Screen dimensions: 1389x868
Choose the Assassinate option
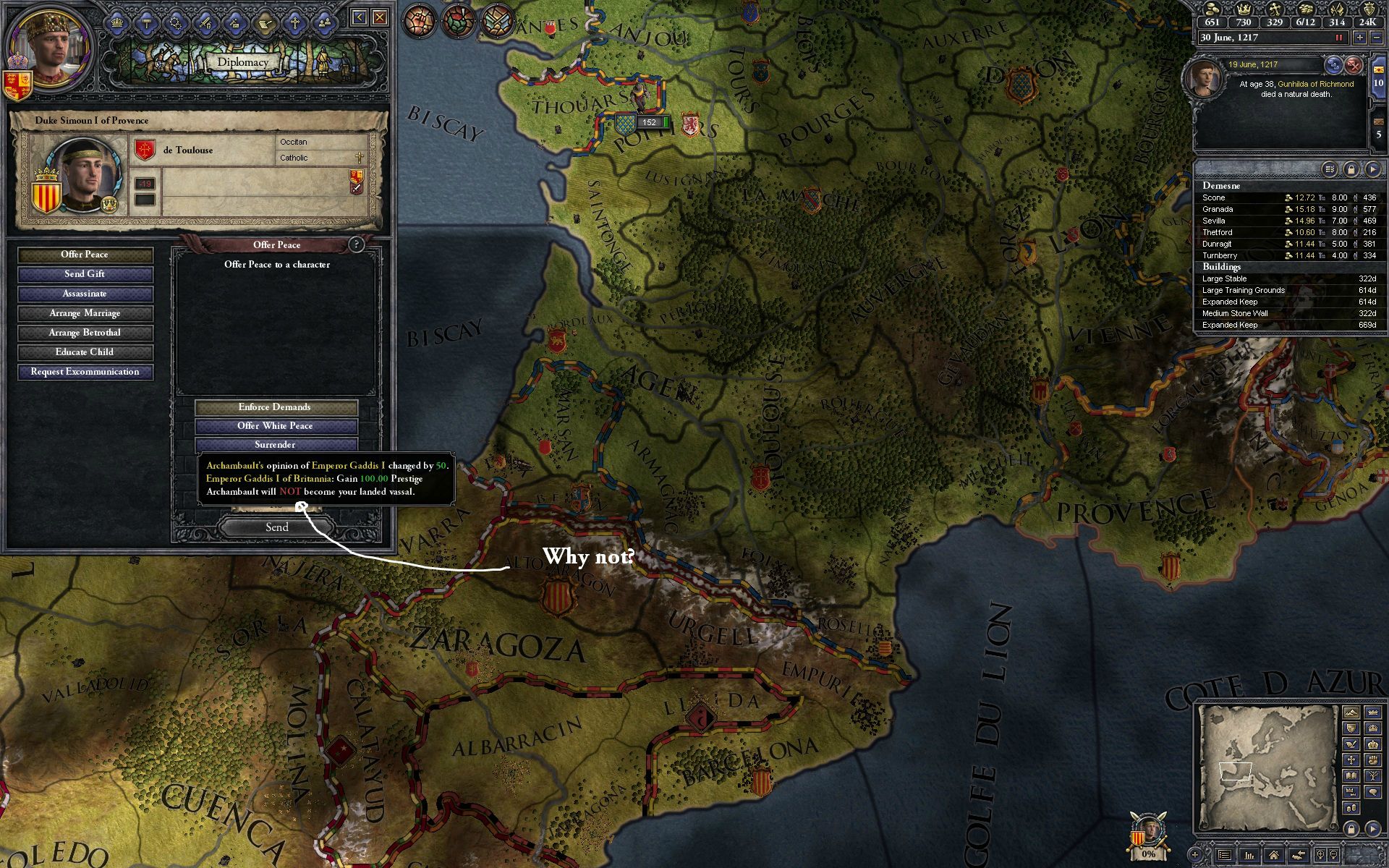pyautogui.click(x=85, y=294)
